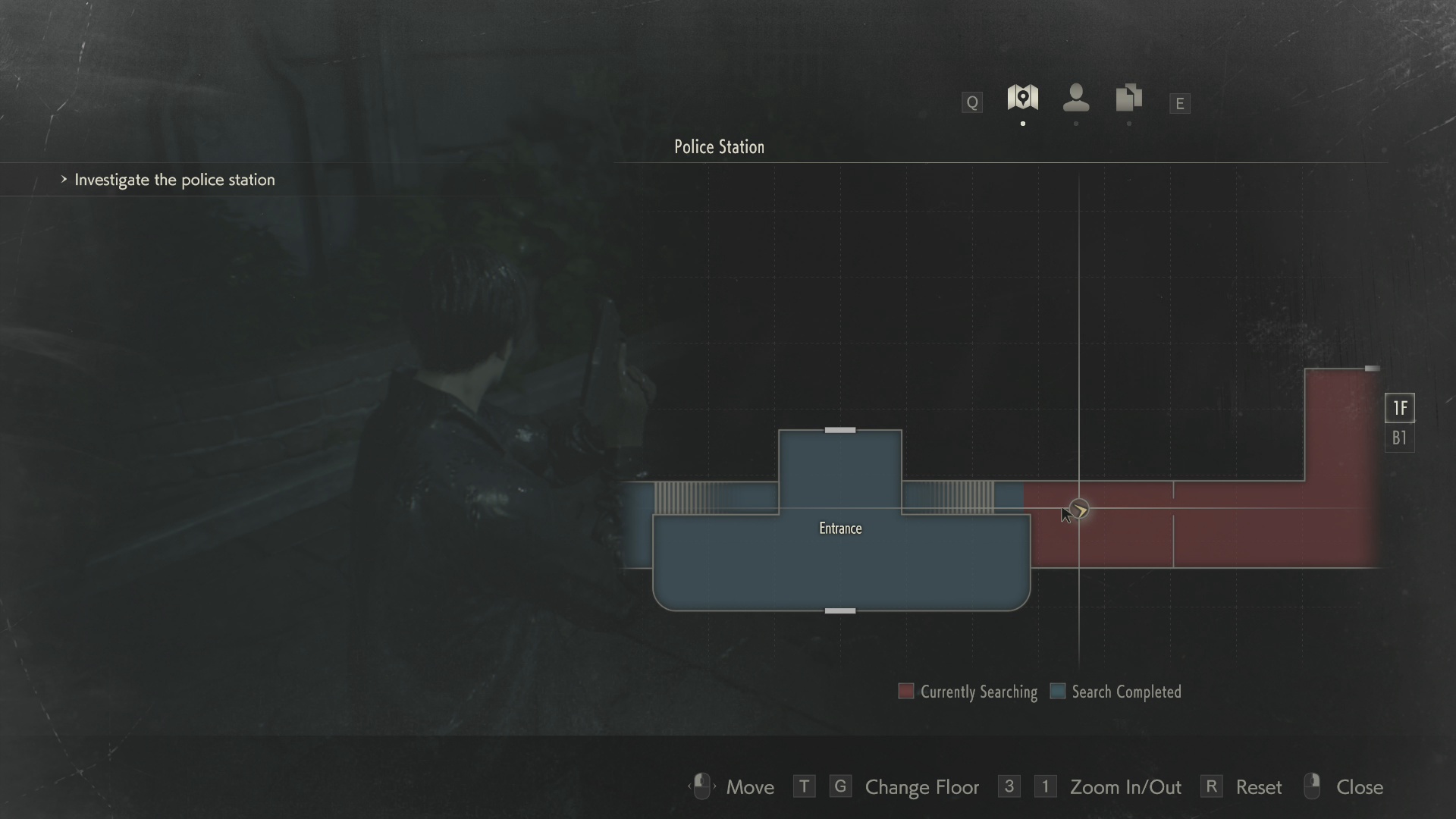Image resolution: width=1456 pixels, height=819 pixels.
Task: Click the Investigate the police station objective
Action: [x=174, y=180]
